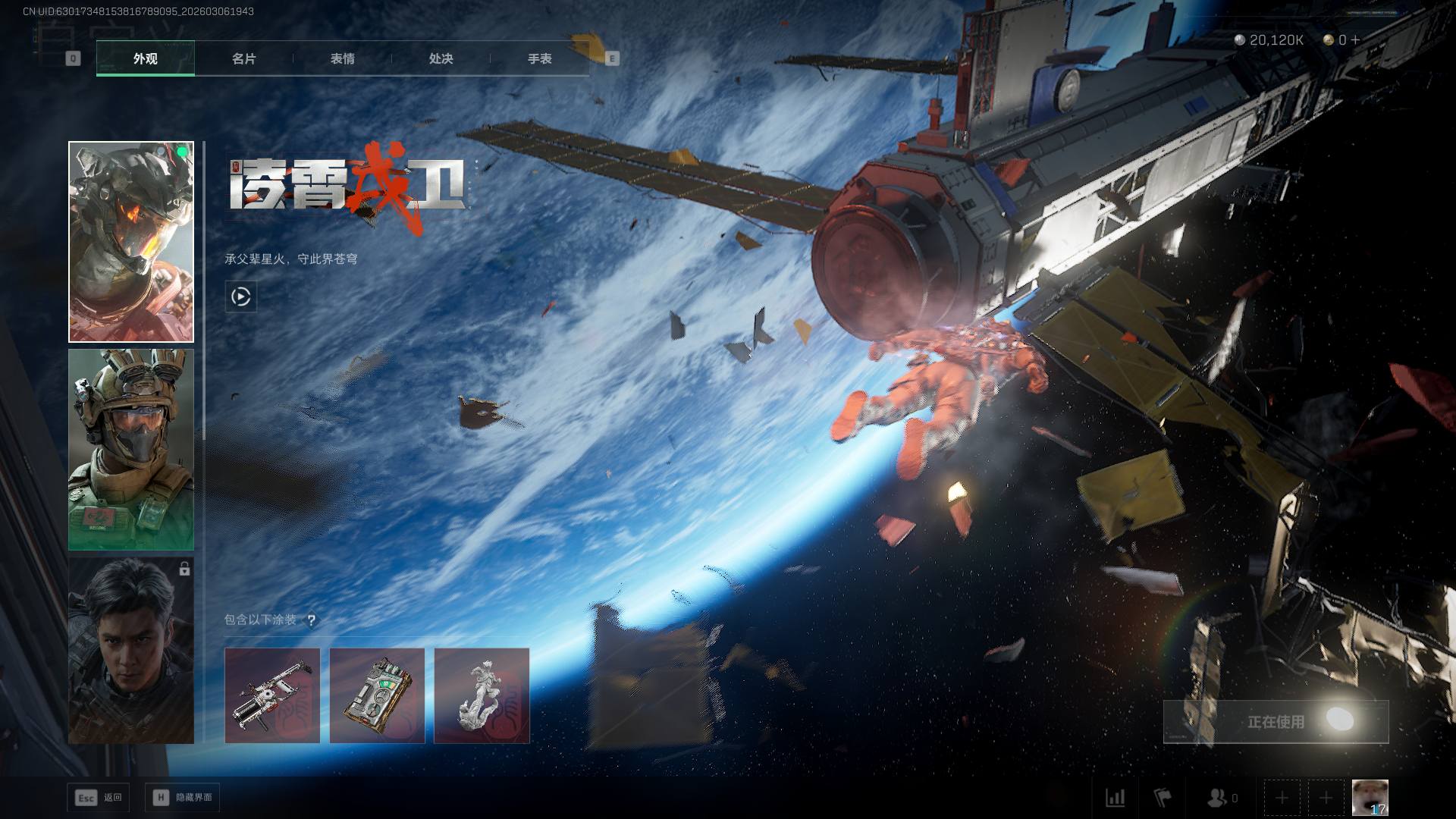Click the 正在使用 button
1456x819 pixels.
pyautogui.click(x=1276, y=722)
